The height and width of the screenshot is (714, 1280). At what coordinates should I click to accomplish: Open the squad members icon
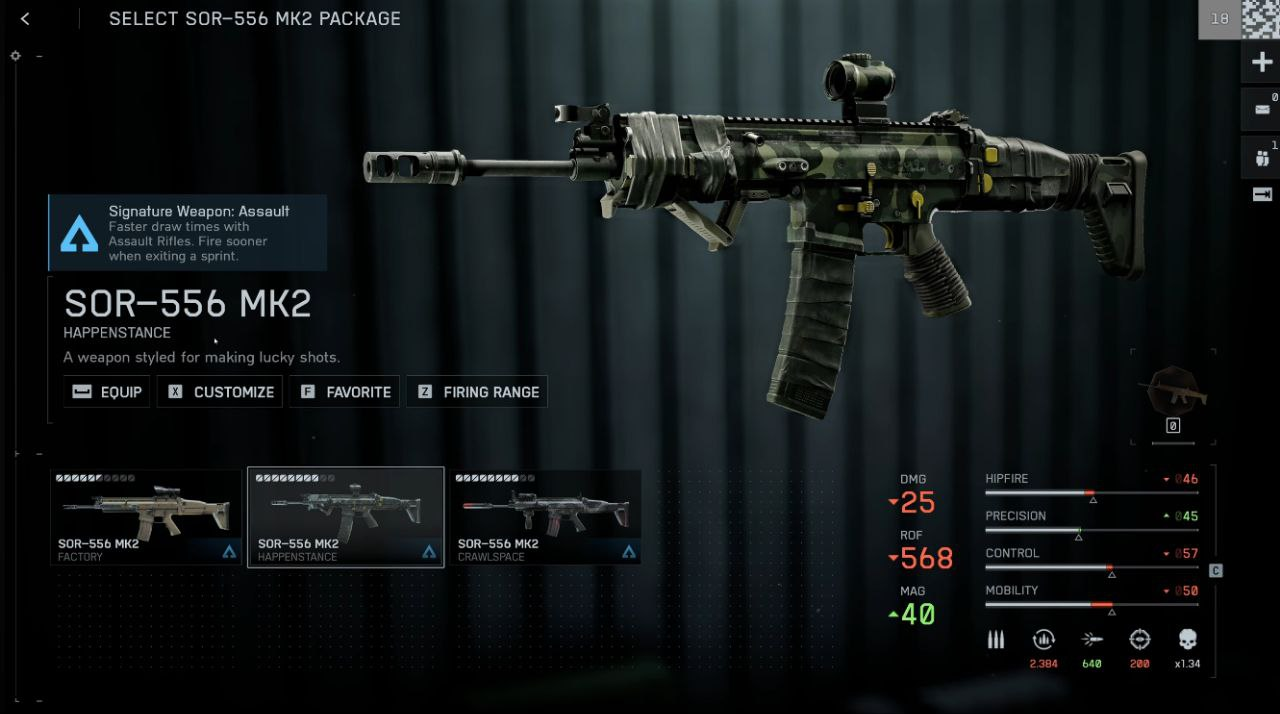(x=1261, y=156)
